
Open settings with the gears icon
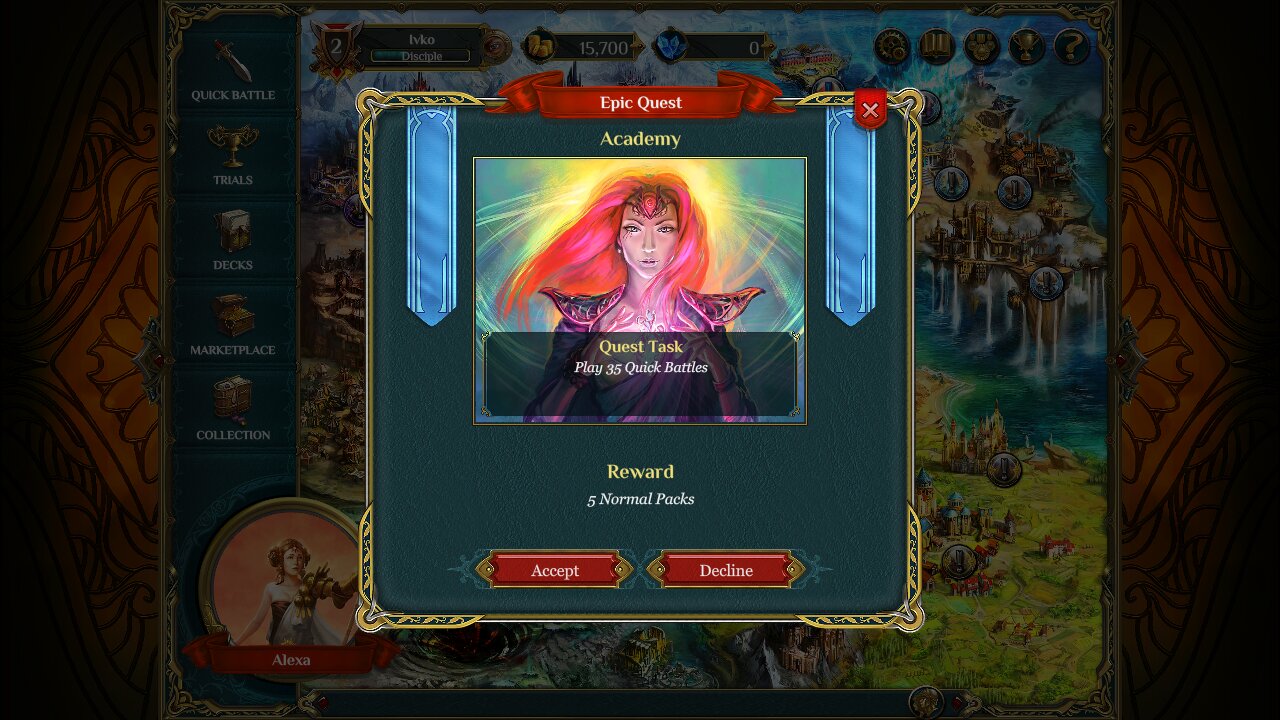[x=893, y=44]
